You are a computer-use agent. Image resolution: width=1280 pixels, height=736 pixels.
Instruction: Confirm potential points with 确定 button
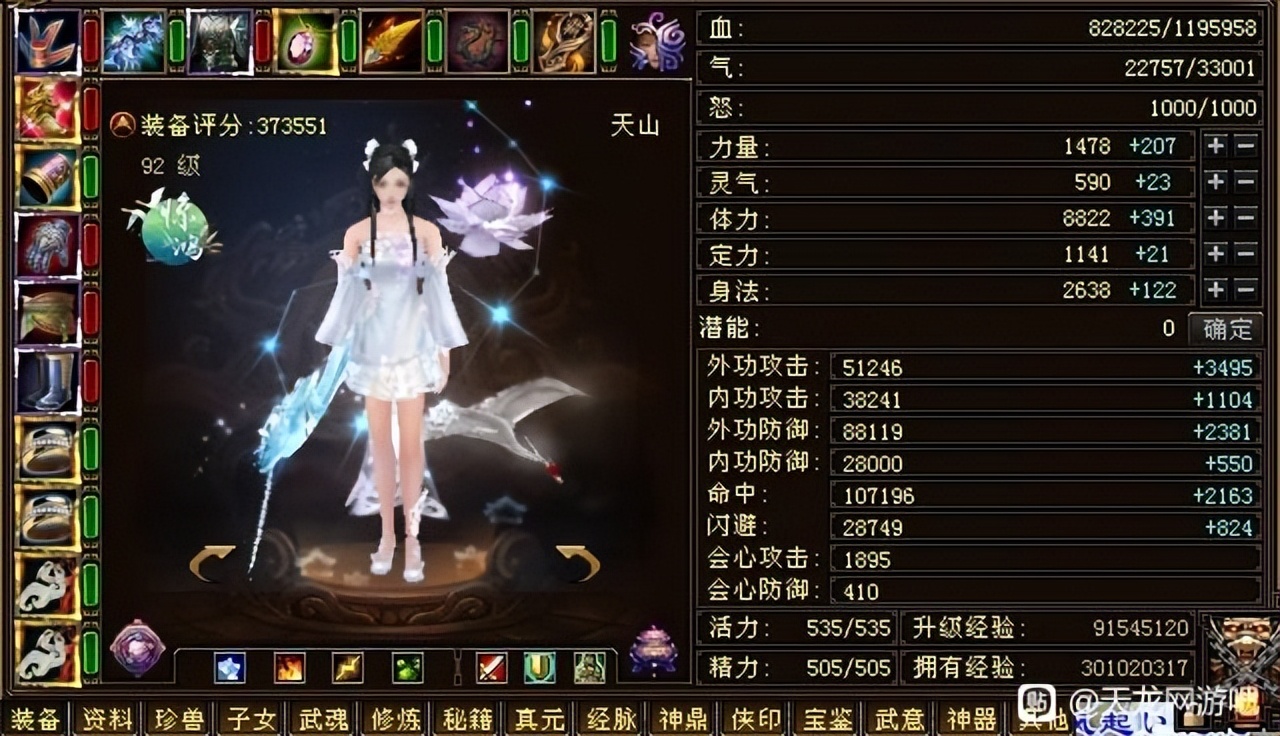[1226, 328]
